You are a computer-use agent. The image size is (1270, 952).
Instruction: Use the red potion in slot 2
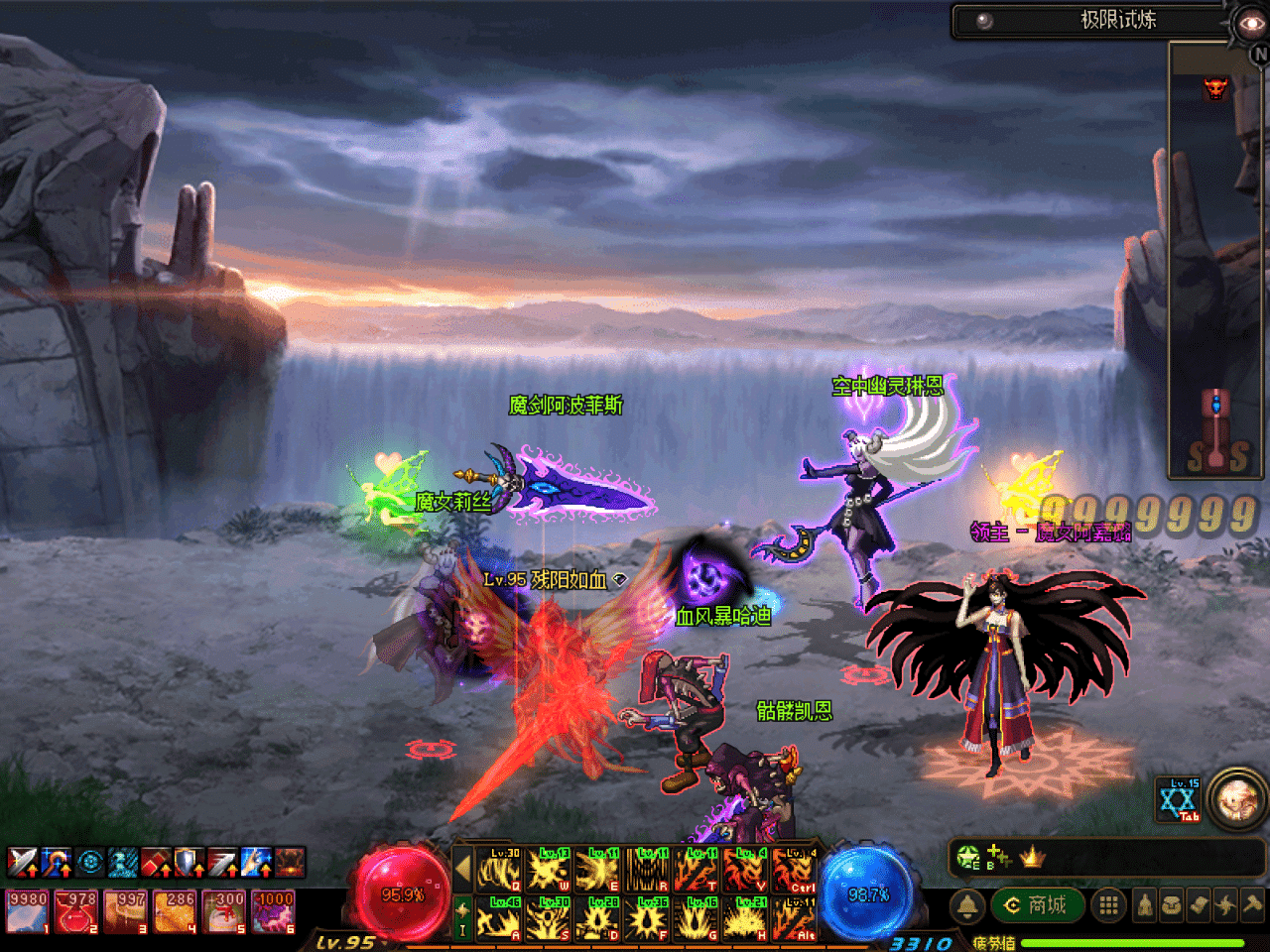coord(76,911)
